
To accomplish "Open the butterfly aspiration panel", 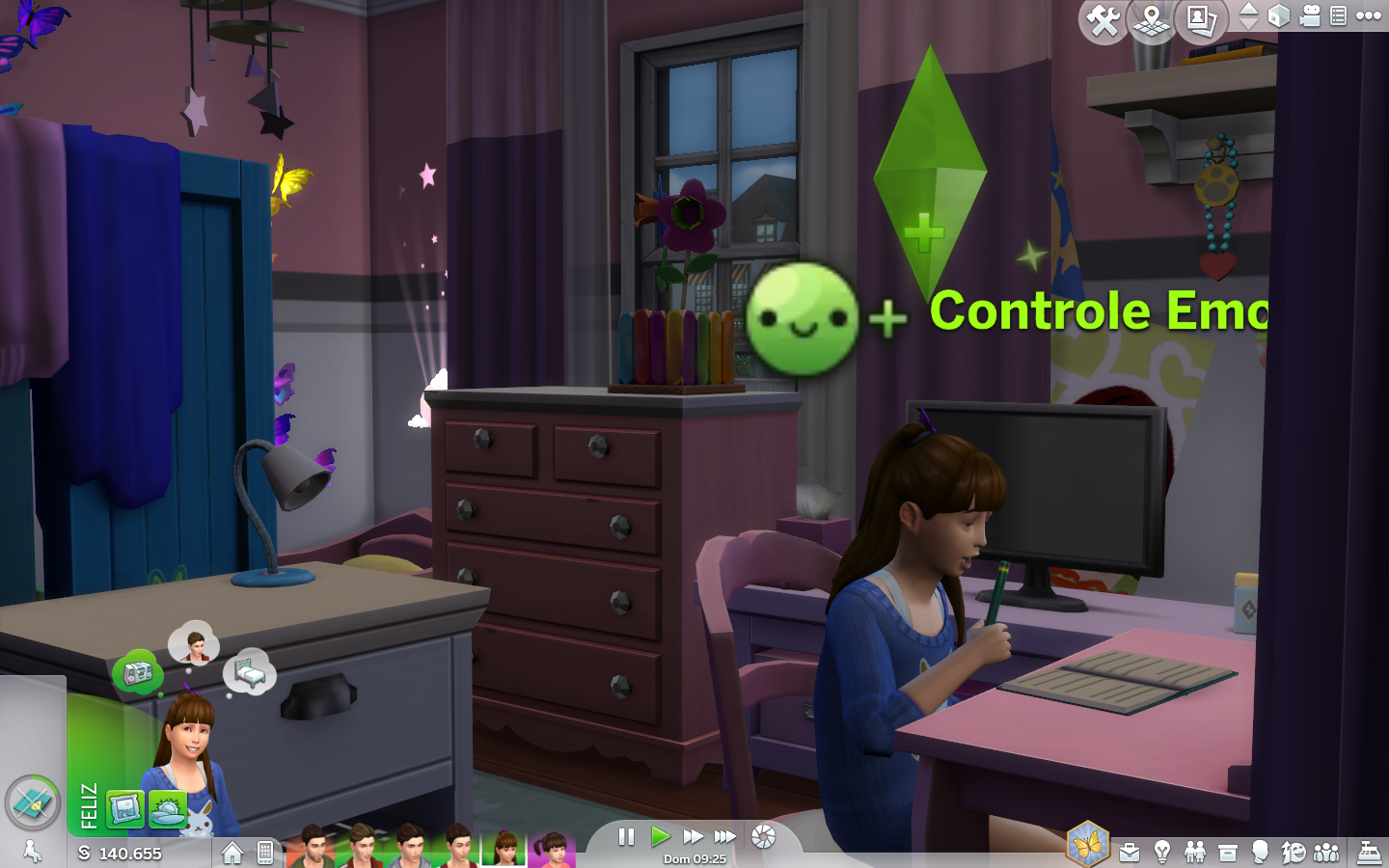I will (1087, 846).
